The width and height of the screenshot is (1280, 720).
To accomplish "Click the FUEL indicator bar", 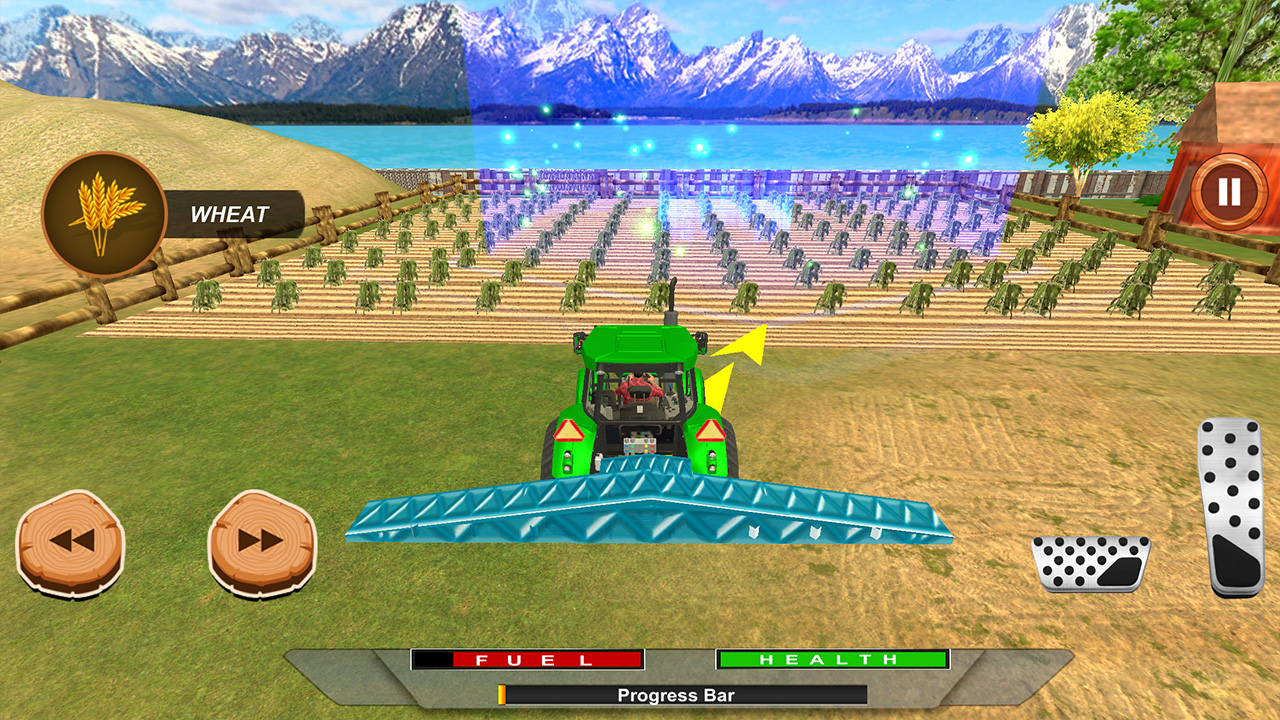I will click(527, 661).
